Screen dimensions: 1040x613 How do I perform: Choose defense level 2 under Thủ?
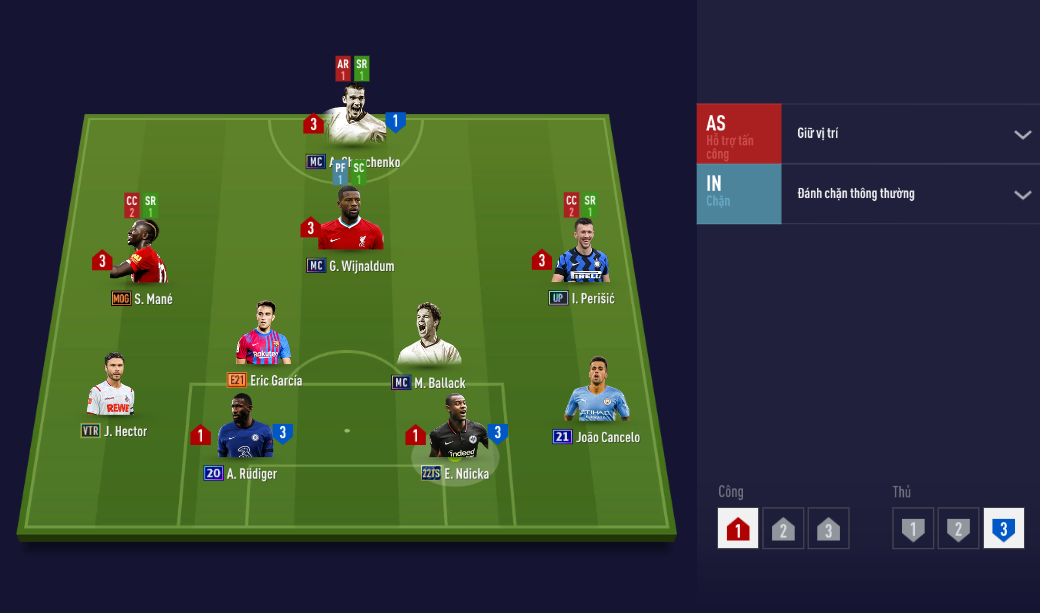click(x=958, y=528)
